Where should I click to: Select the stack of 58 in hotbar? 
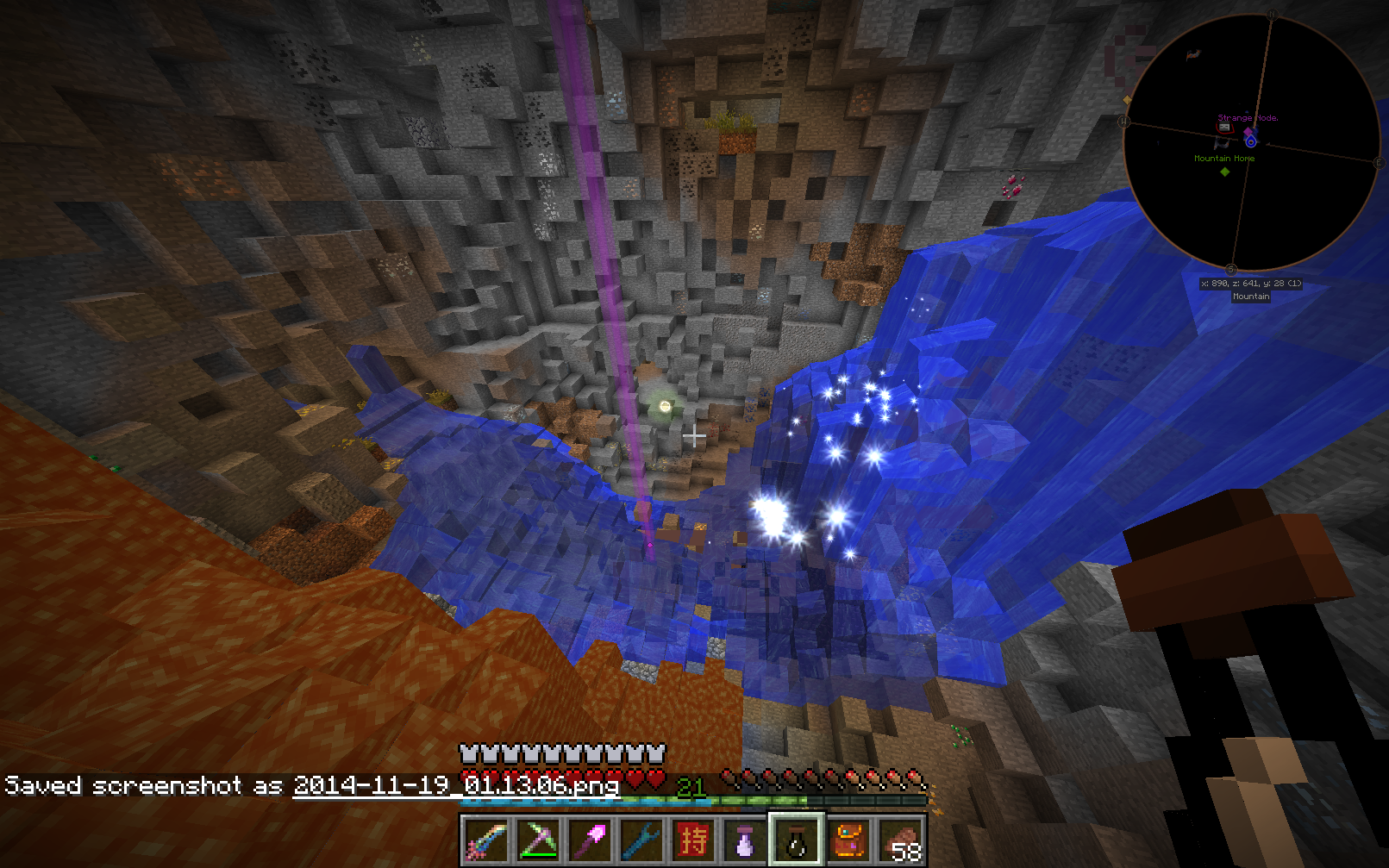[x=901, y=840]
